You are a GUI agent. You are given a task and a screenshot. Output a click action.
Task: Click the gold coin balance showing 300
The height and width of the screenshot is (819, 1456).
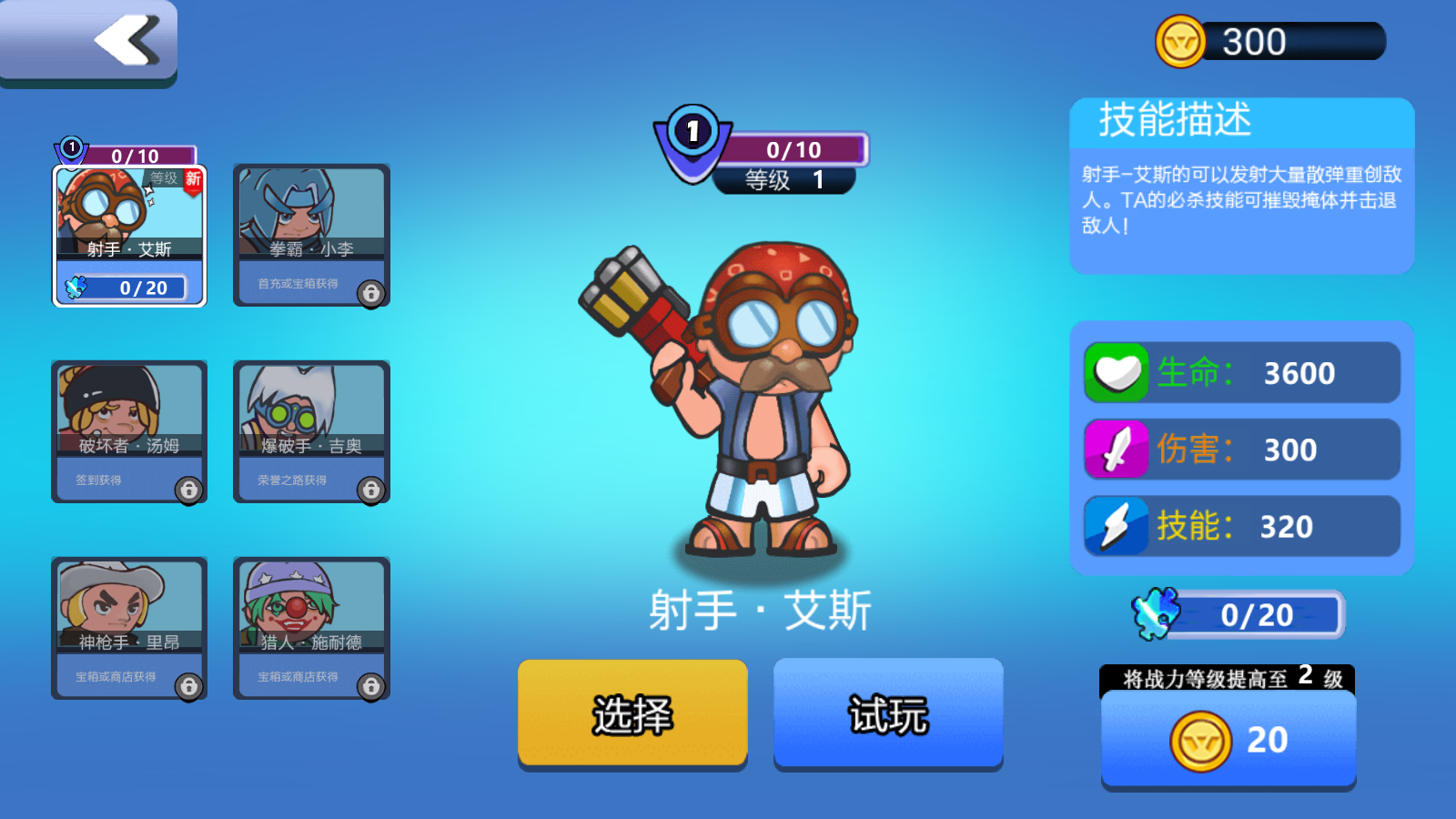tap(1270, 42)
